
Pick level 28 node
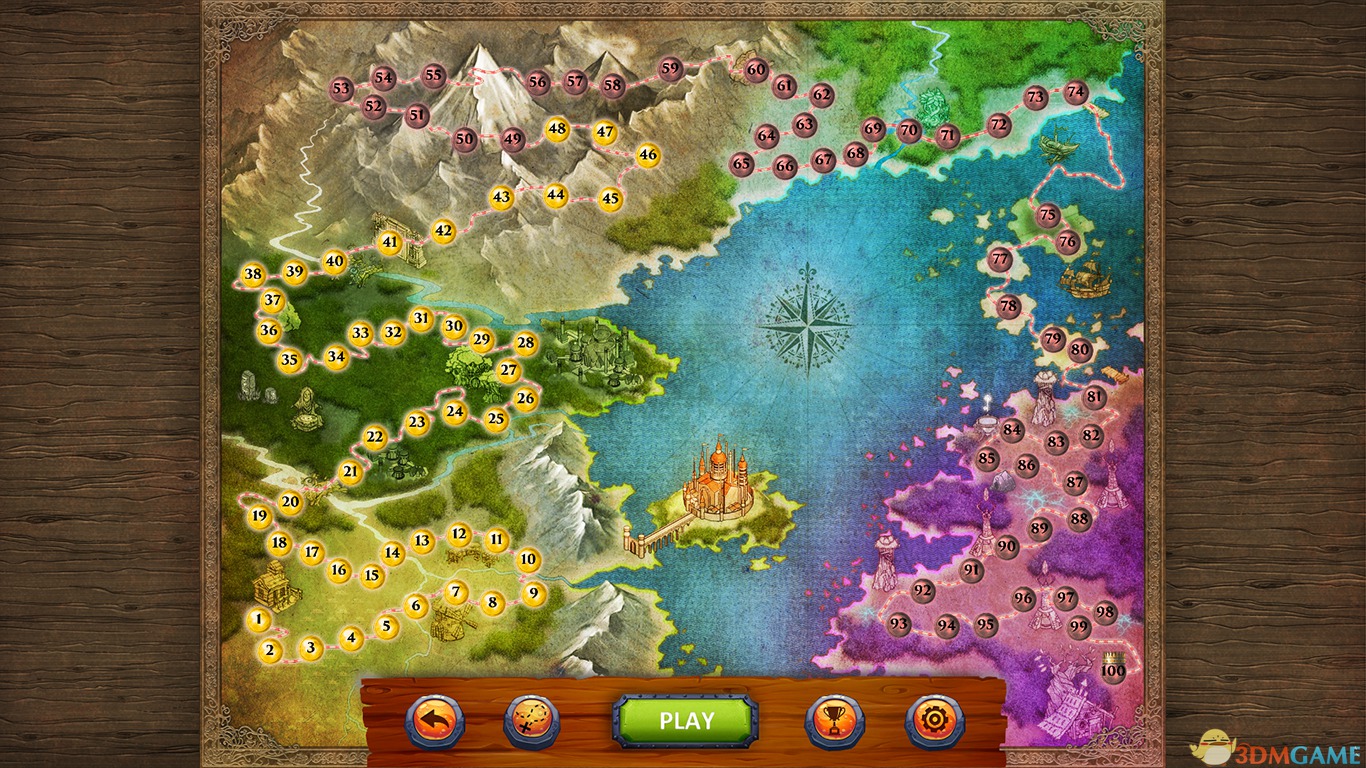[526, 344]
